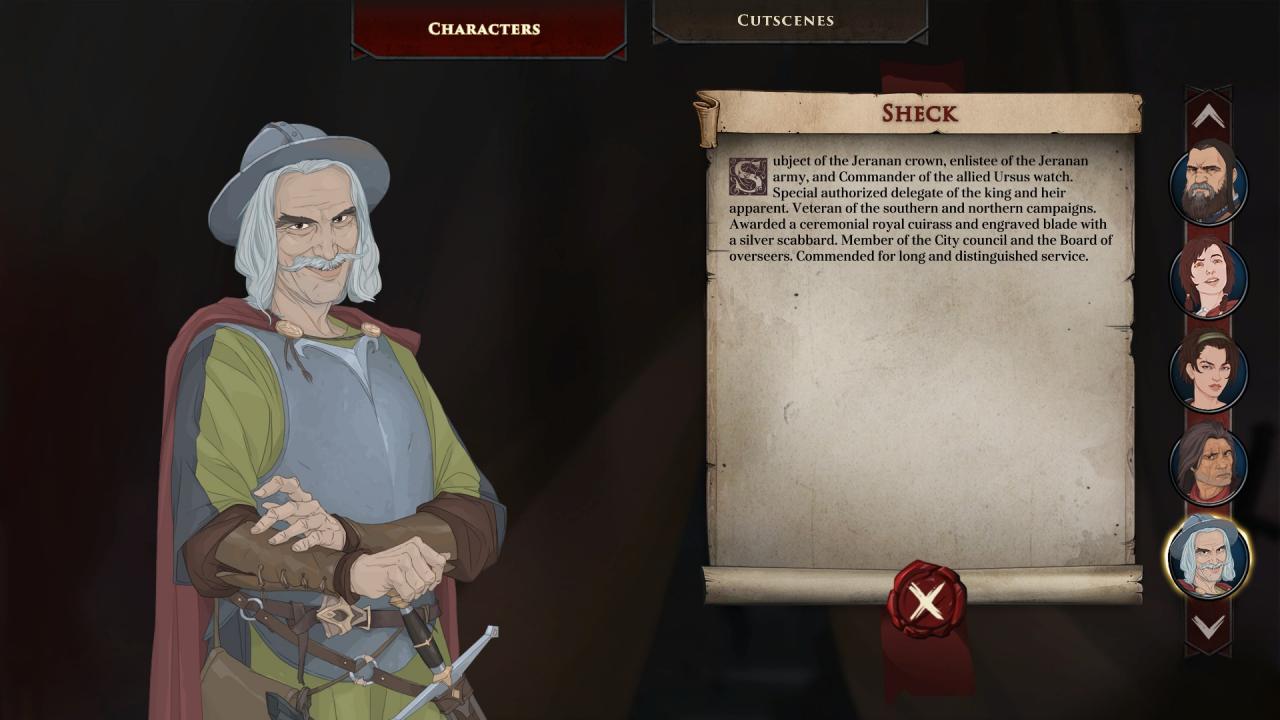Viewport: 1280px width, 720px height.
Task: Pick the long-haired man in red portrait
Action: click(1208, 464)
